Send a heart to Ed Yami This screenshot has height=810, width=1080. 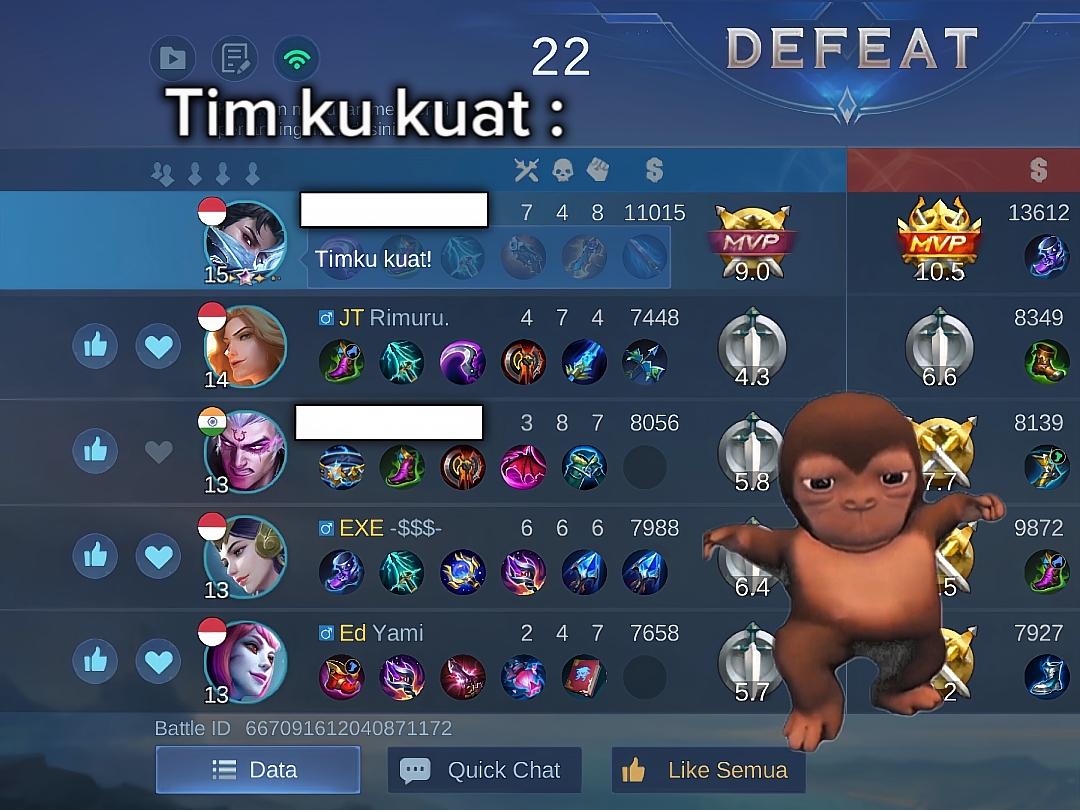tap(158, 661)
